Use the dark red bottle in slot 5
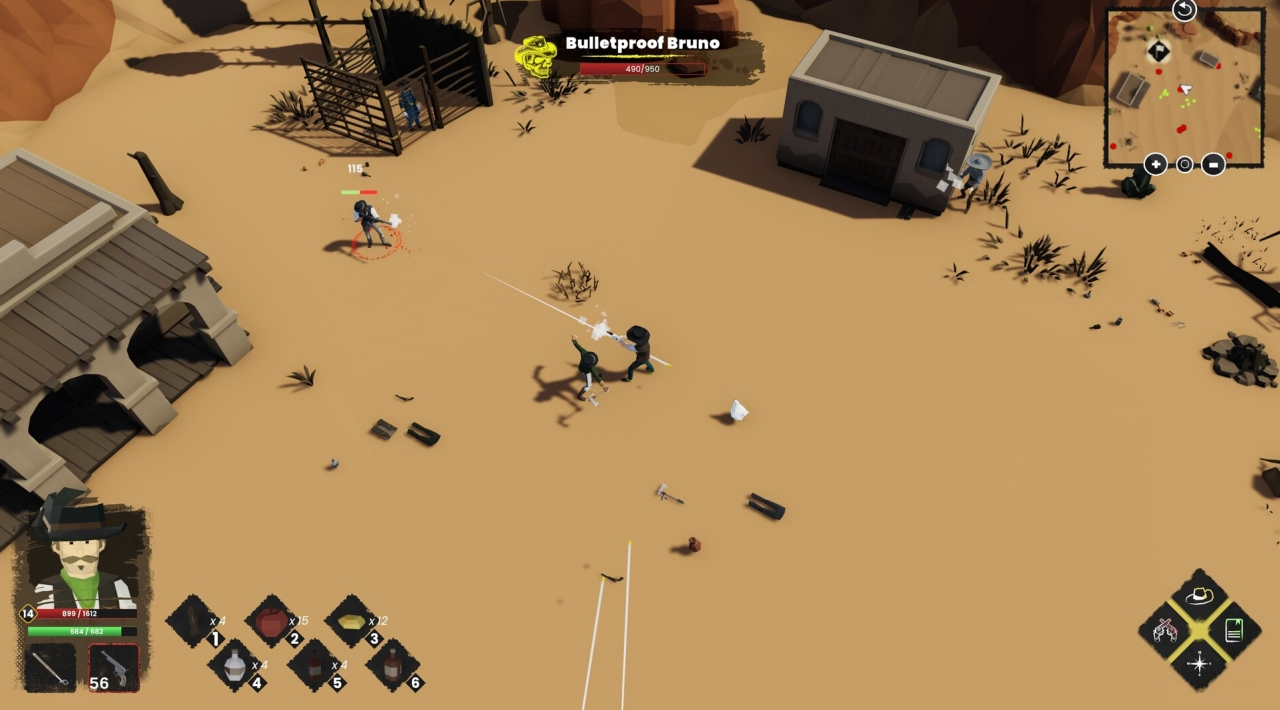The width and height of the screenshot is (1280, 710). coord(313,664)
